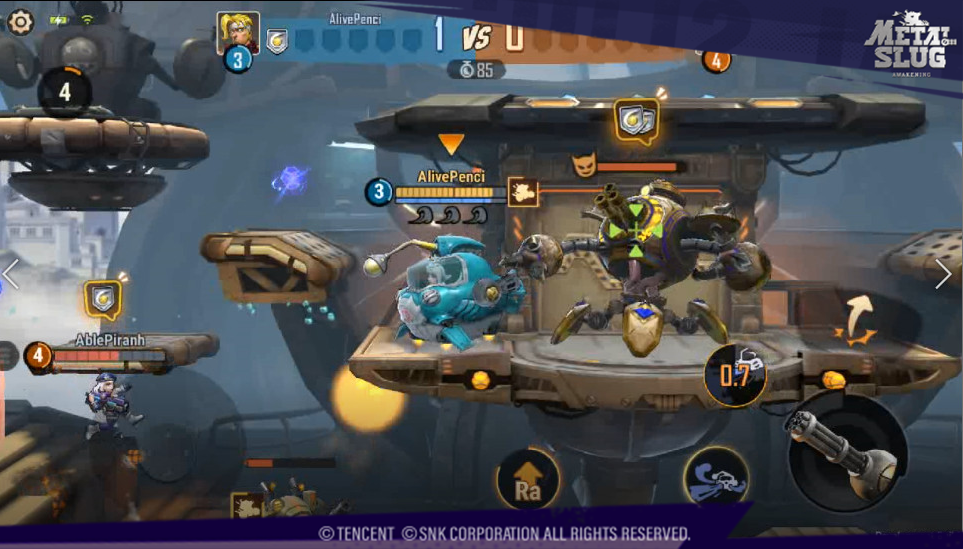Open the gear settings menu

tap(20, 21)
